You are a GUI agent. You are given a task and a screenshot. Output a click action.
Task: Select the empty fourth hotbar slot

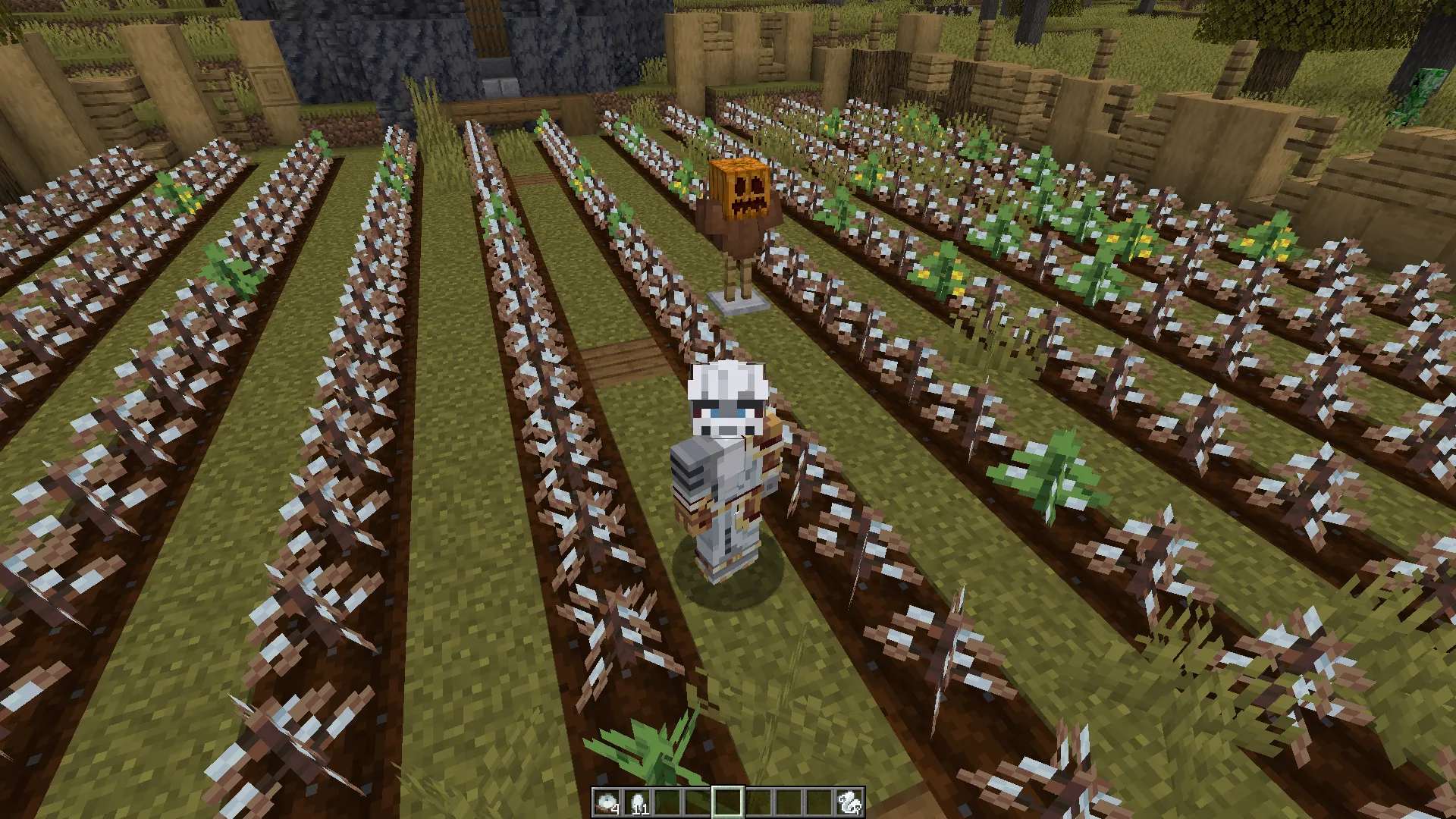pos(698,802)
